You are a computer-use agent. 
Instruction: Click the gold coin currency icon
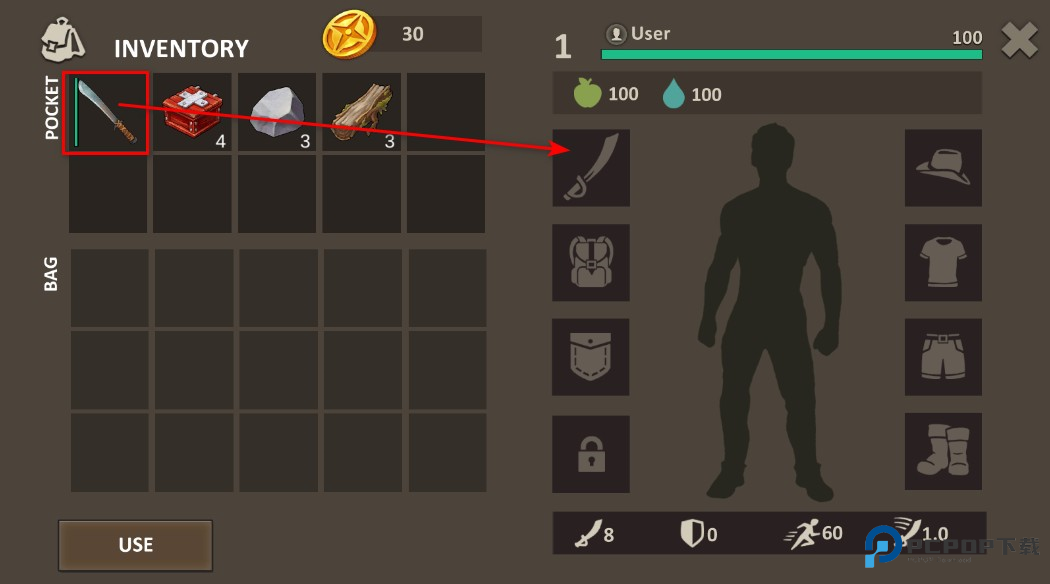coord(349,35)
